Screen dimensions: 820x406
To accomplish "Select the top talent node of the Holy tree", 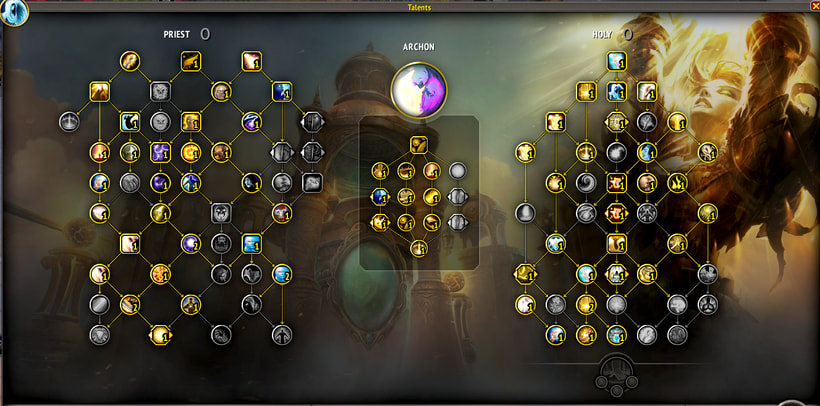I will 616,62.
